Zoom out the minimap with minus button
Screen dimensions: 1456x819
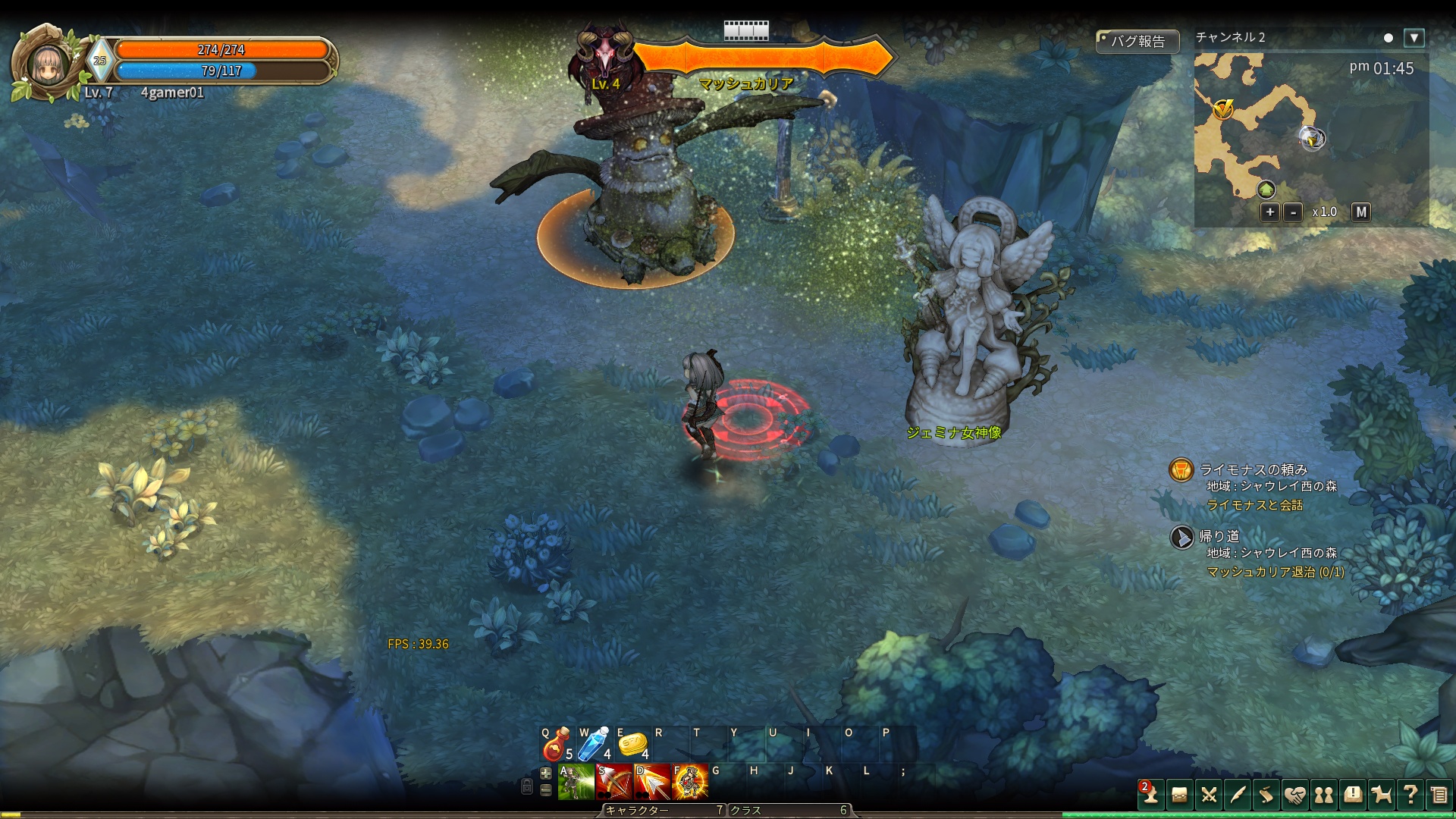click(x=1293, y=212)
